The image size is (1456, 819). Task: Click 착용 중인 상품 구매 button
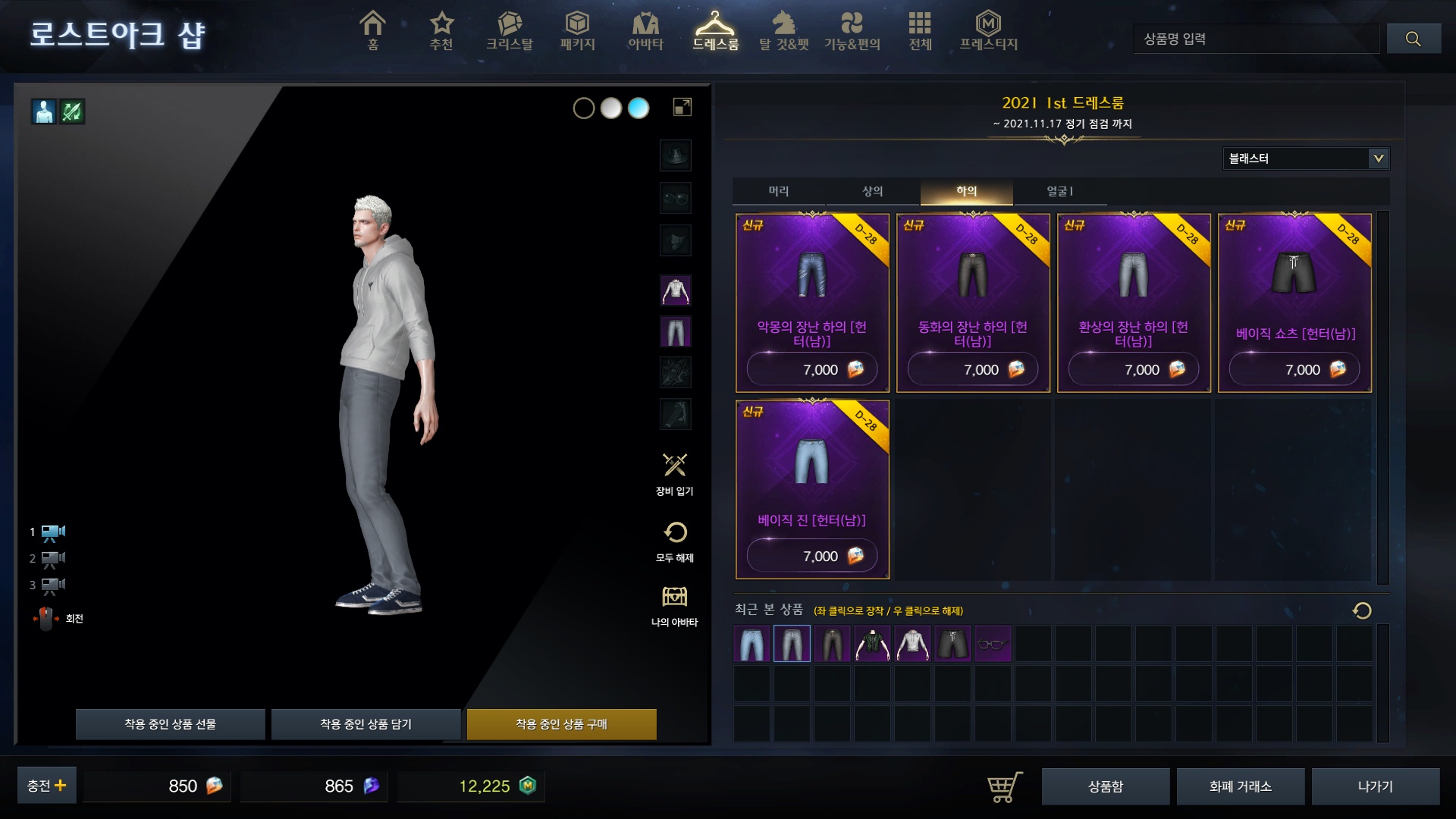[x=561, y=724]
